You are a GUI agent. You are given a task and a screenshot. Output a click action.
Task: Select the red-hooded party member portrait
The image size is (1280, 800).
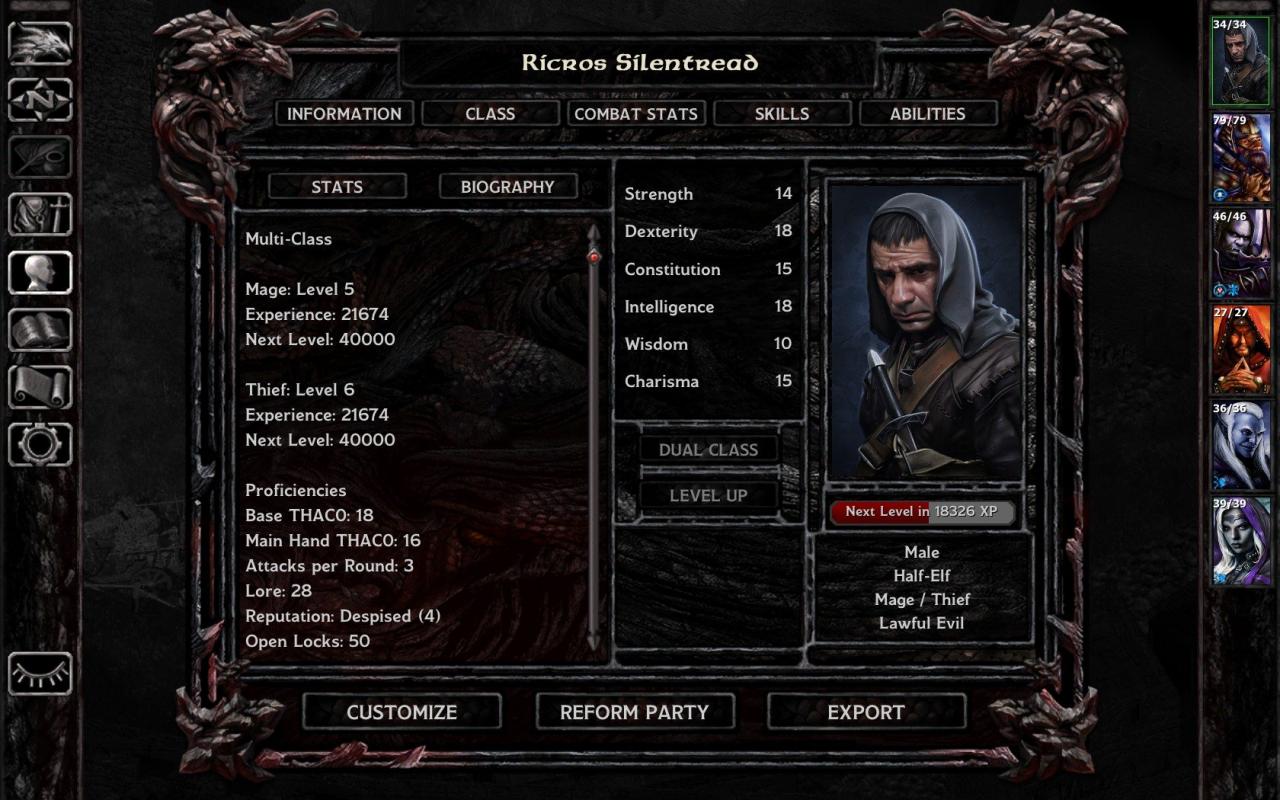(1241, 350)
